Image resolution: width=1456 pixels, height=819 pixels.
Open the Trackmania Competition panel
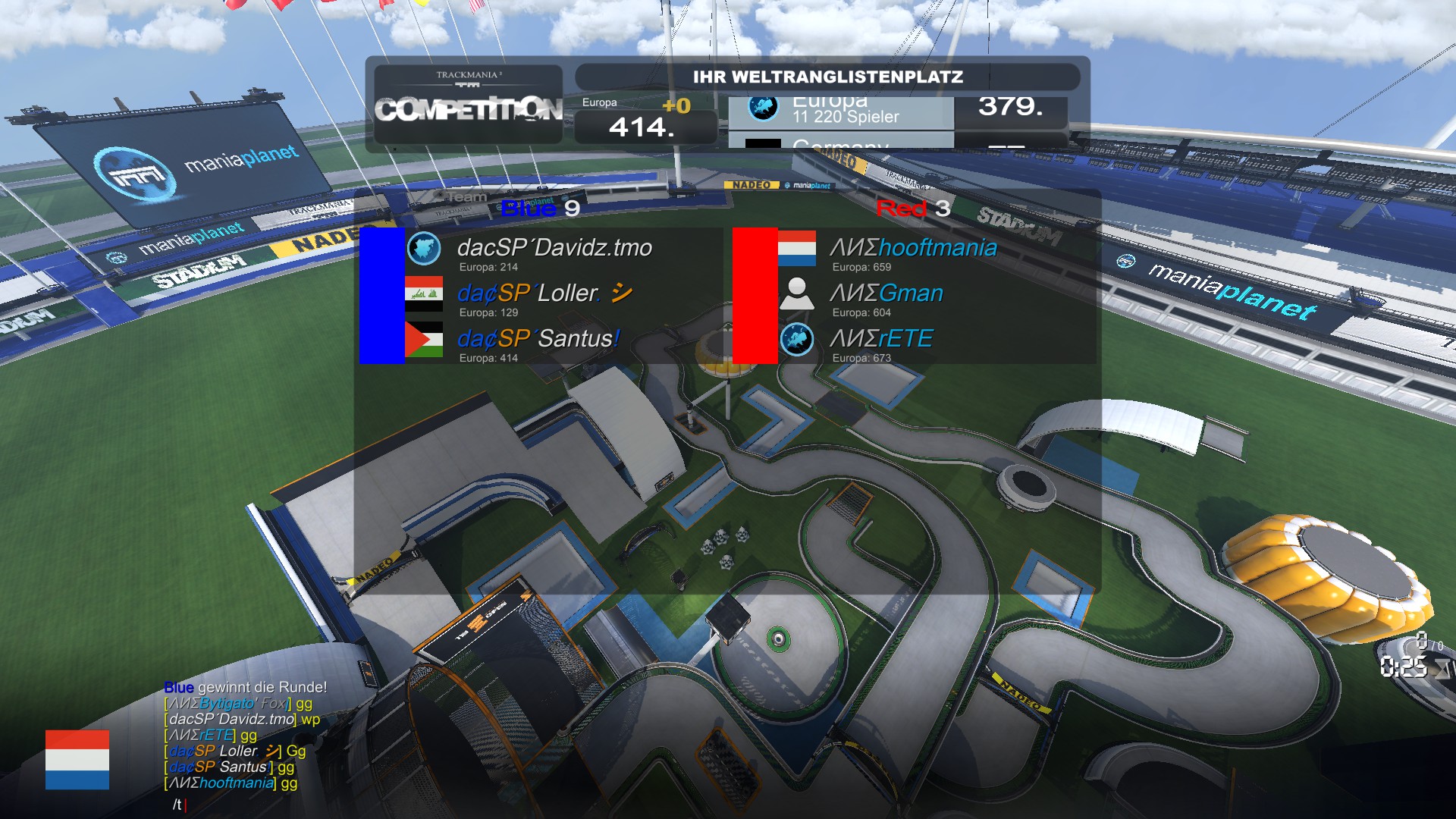pos(469,104)
